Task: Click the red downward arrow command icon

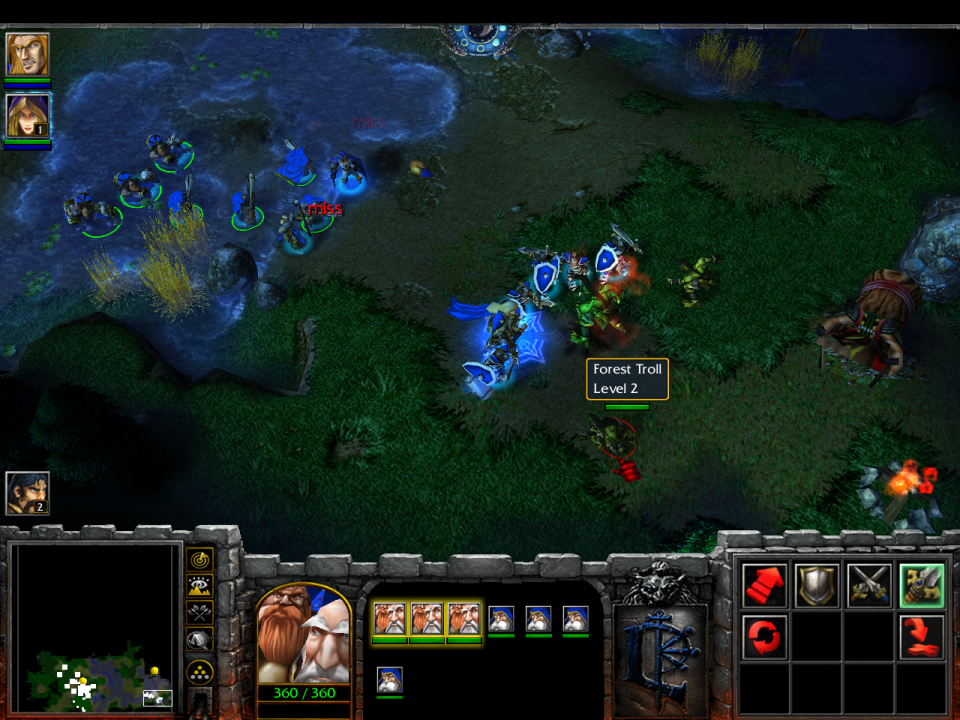Action: point(921,638)
